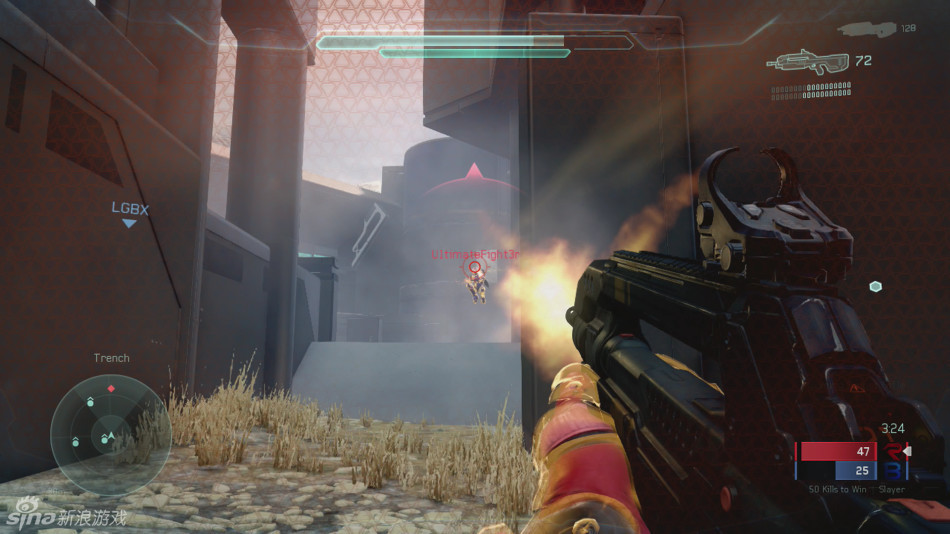Image resolution: width=950 pixels, height=534 pixels.
Task: Click the hexagonal grenade indicator icon
Action: pyautogui.click(x=876, y=287)
